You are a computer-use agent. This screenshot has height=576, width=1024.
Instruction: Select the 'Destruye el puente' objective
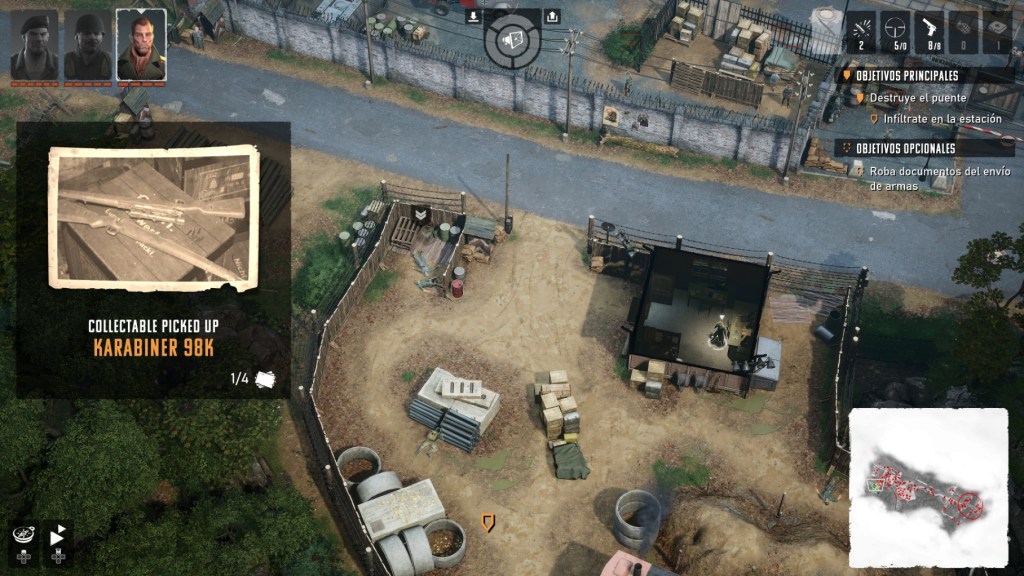(x=917, y=98)
